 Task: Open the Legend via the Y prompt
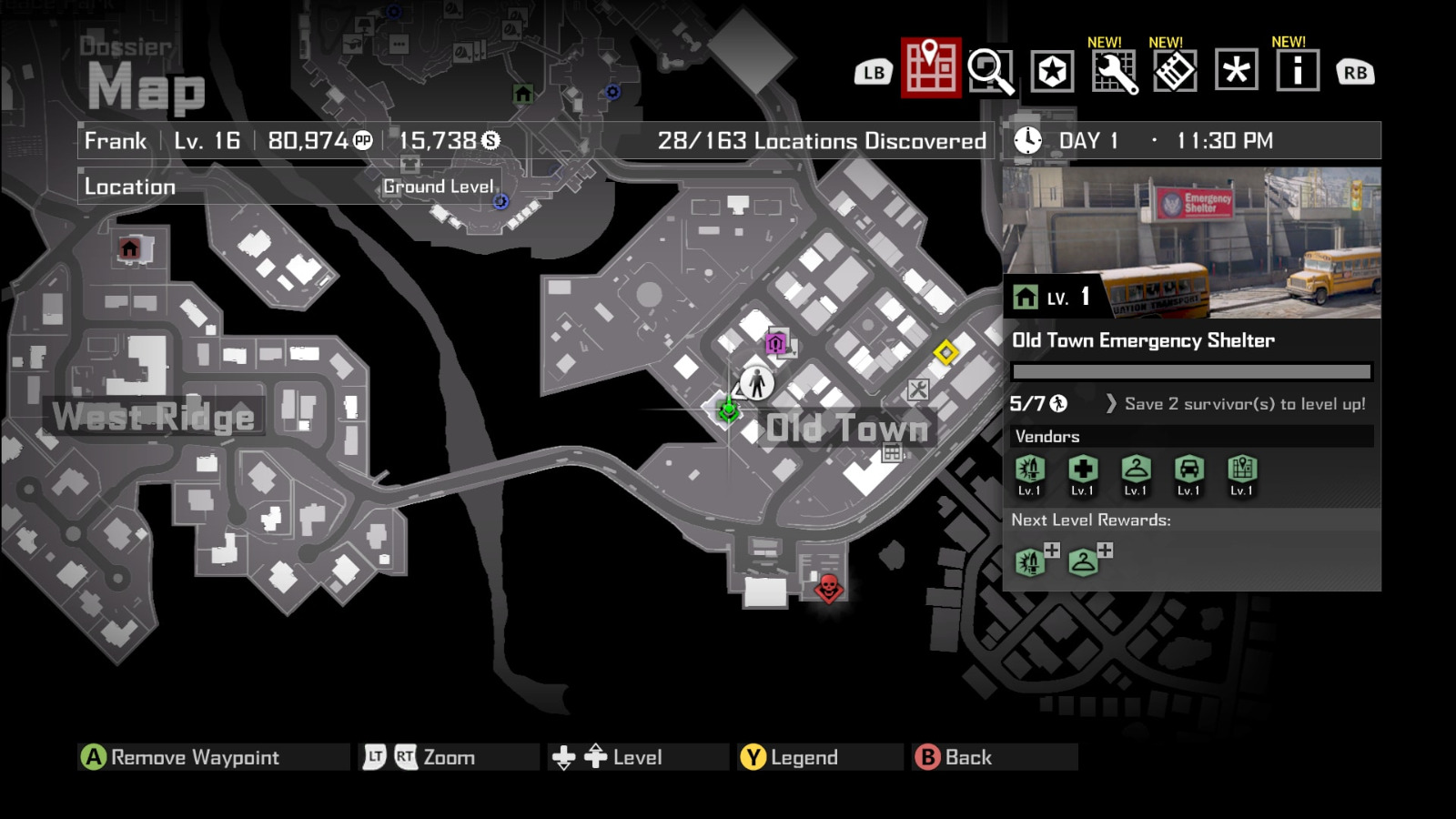click(804, 756)
